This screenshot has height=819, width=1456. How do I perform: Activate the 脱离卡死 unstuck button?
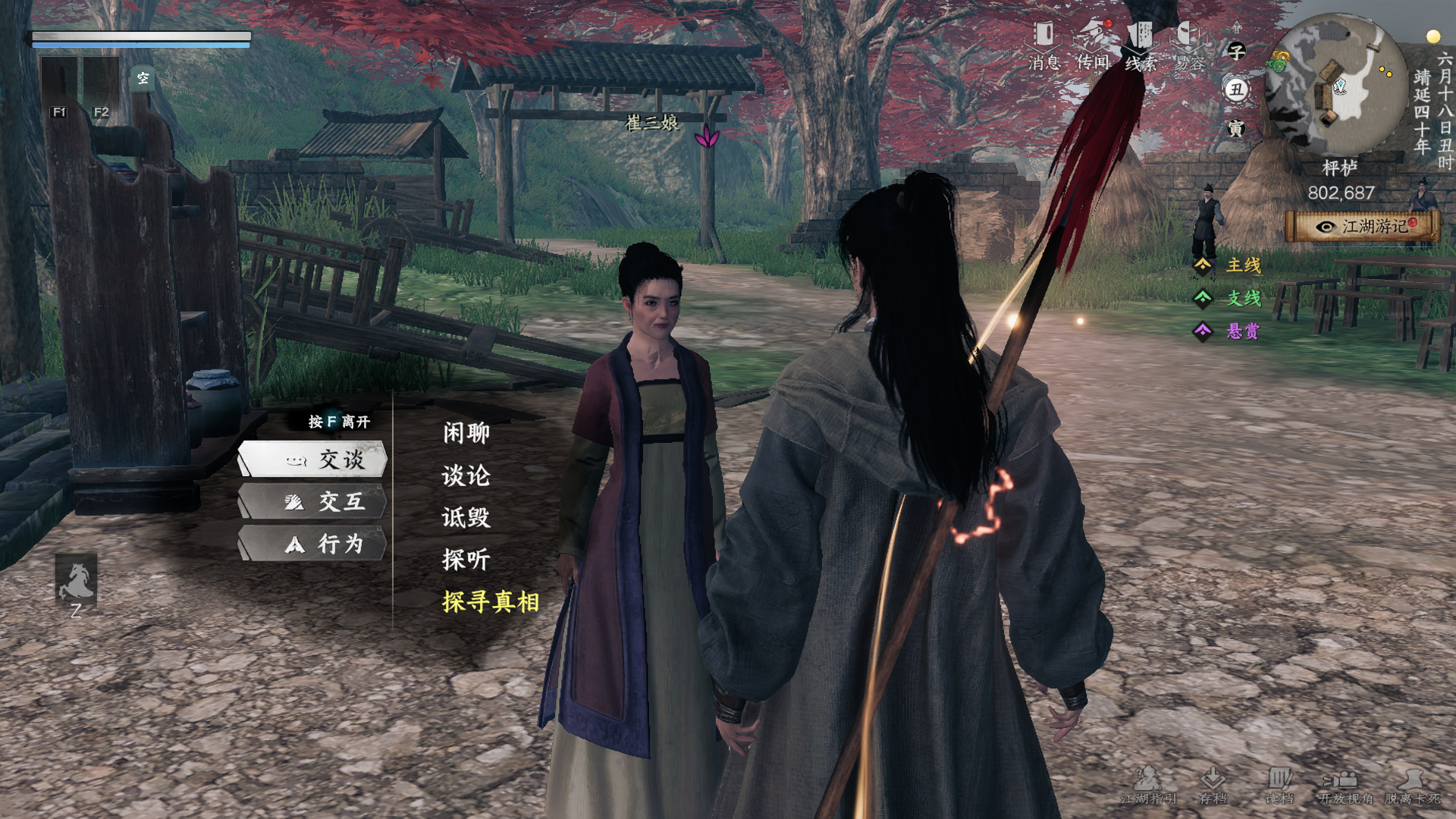coord(1411,786)
